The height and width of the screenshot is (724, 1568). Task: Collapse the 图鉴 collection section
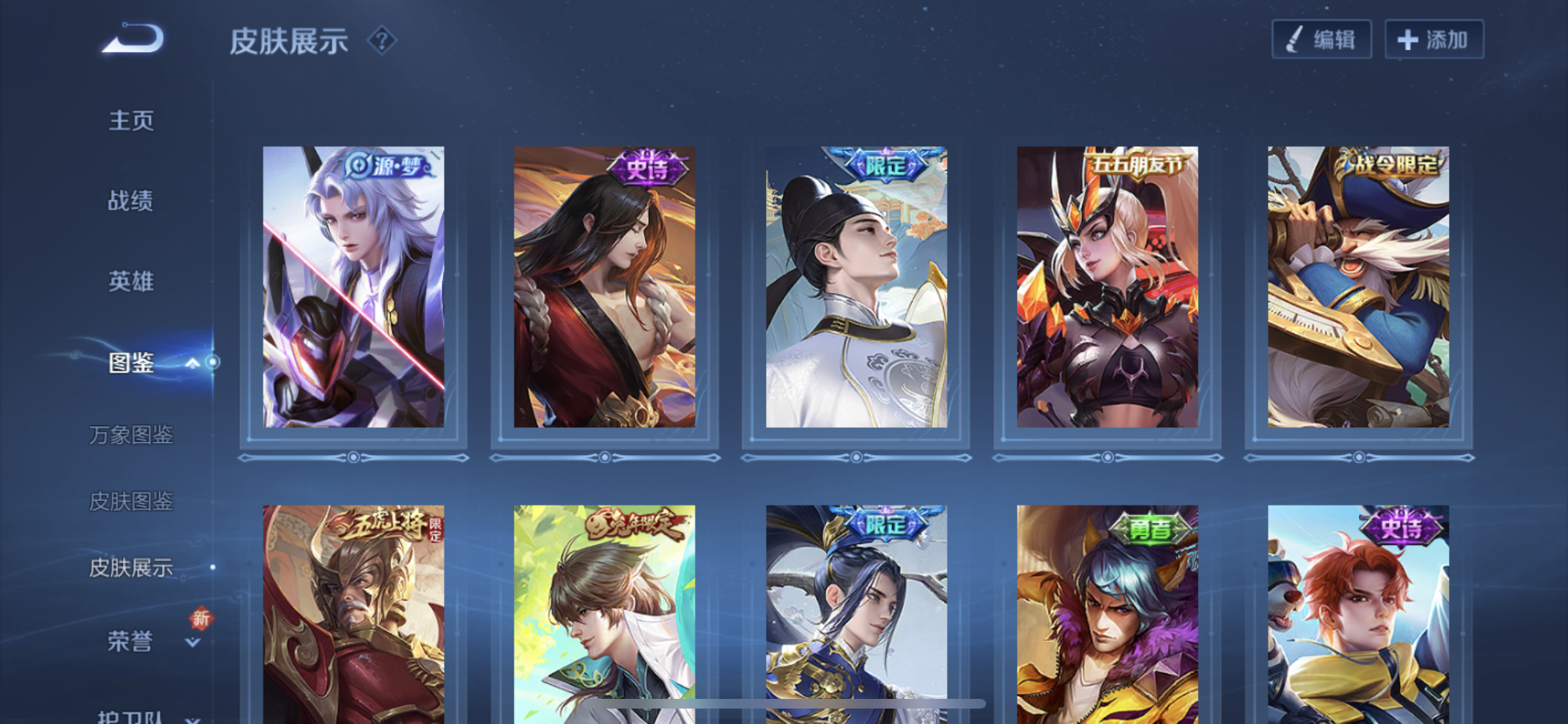(x=192, y=363)
